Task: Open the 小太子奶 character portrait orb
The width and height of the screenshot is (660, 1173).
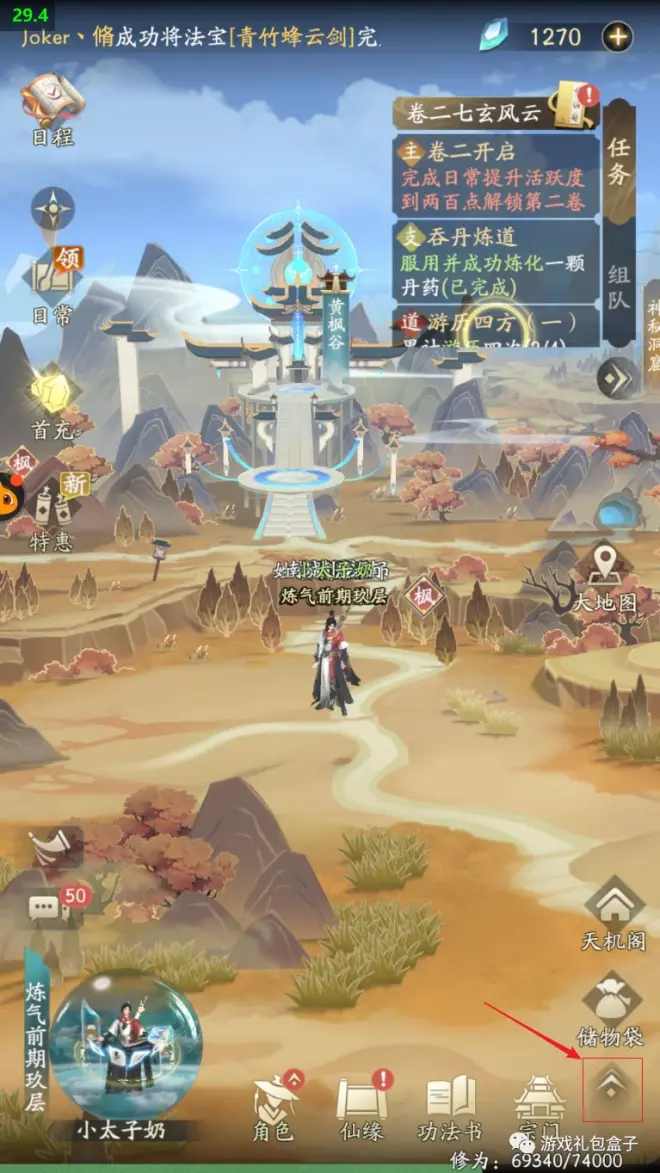Action: [x=124, y=1045]
